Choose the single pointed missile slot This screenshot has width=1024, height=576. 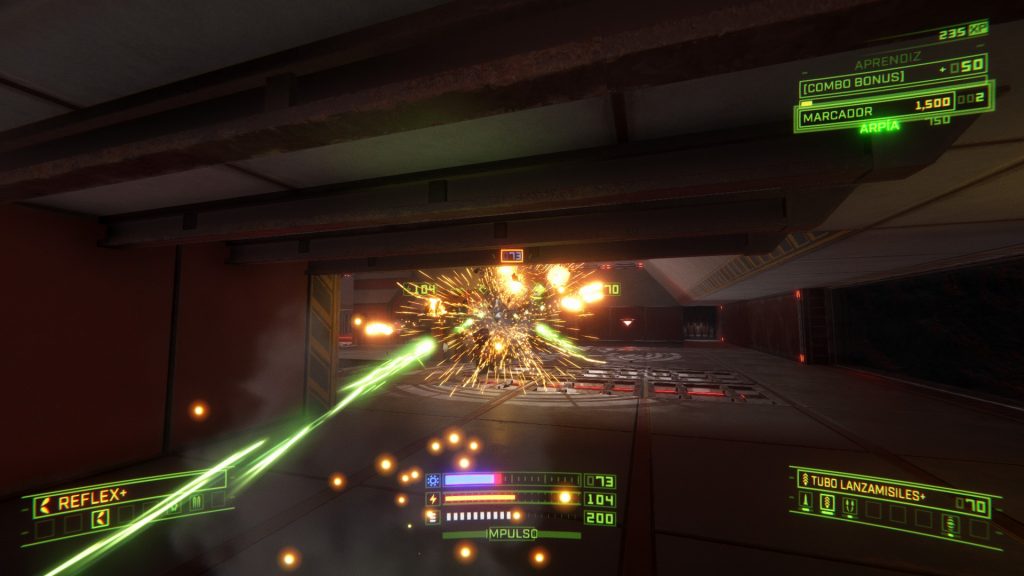tap(806, 499)
